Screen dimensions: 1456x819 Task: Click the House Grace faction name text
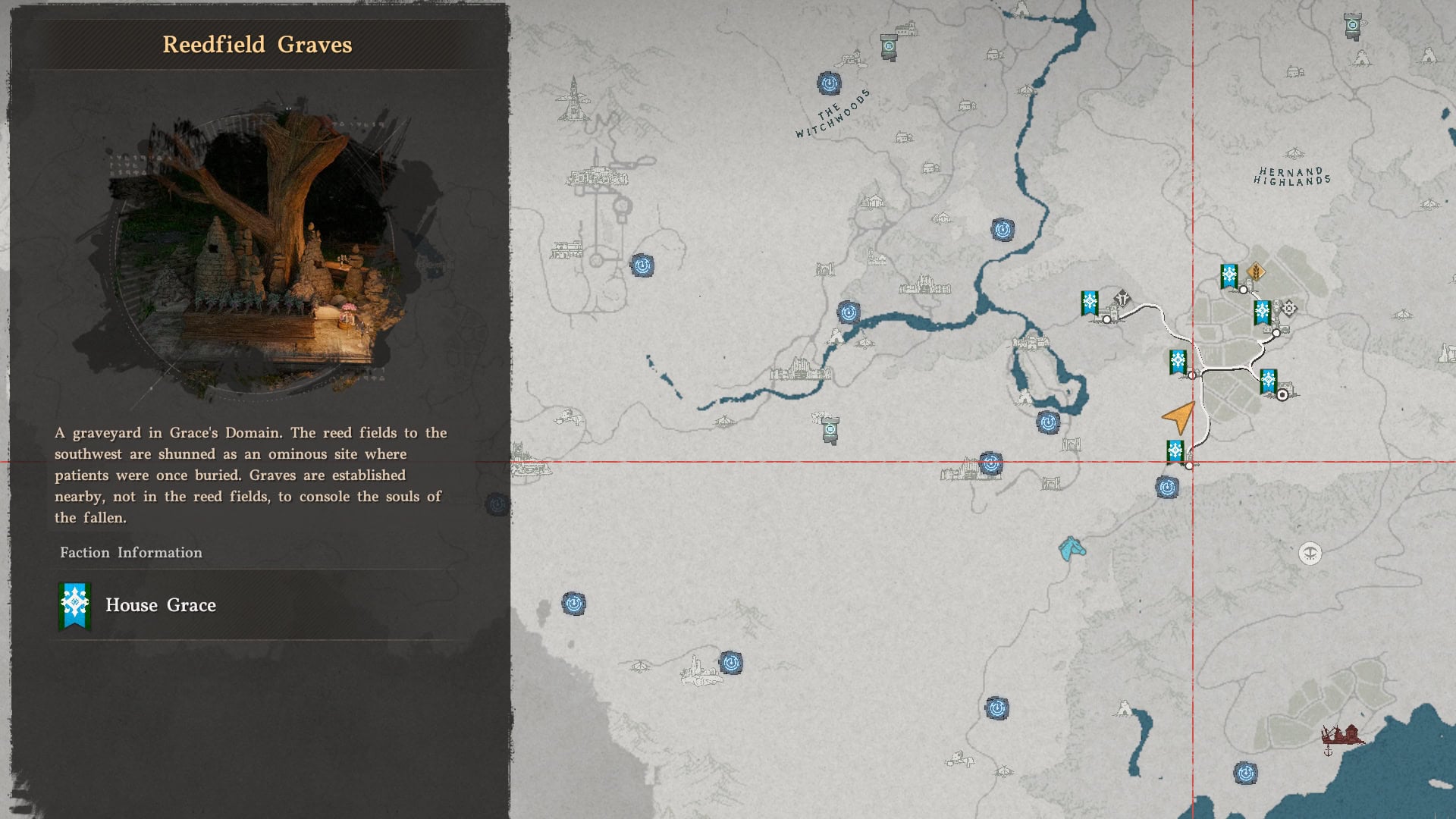click(160, 605)
